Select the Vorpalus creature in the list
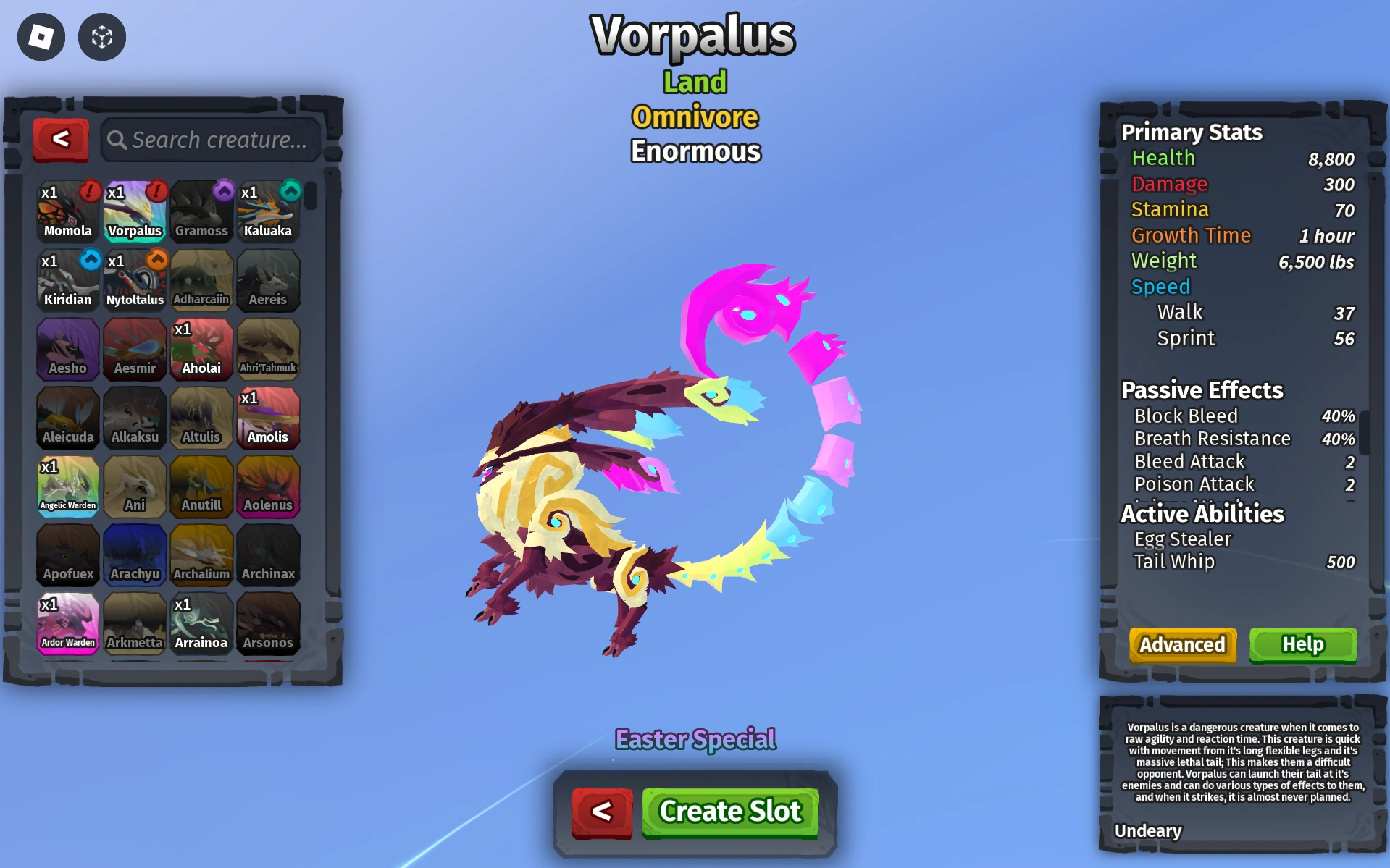The width and height of the screenshot is (1390, 868). pos(135,211)
